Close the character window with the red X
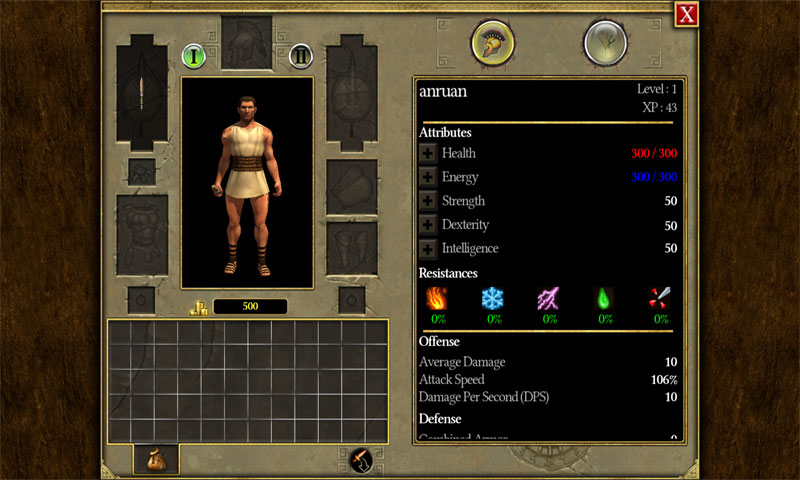800x480 pixels. click(x=686, y=14)
